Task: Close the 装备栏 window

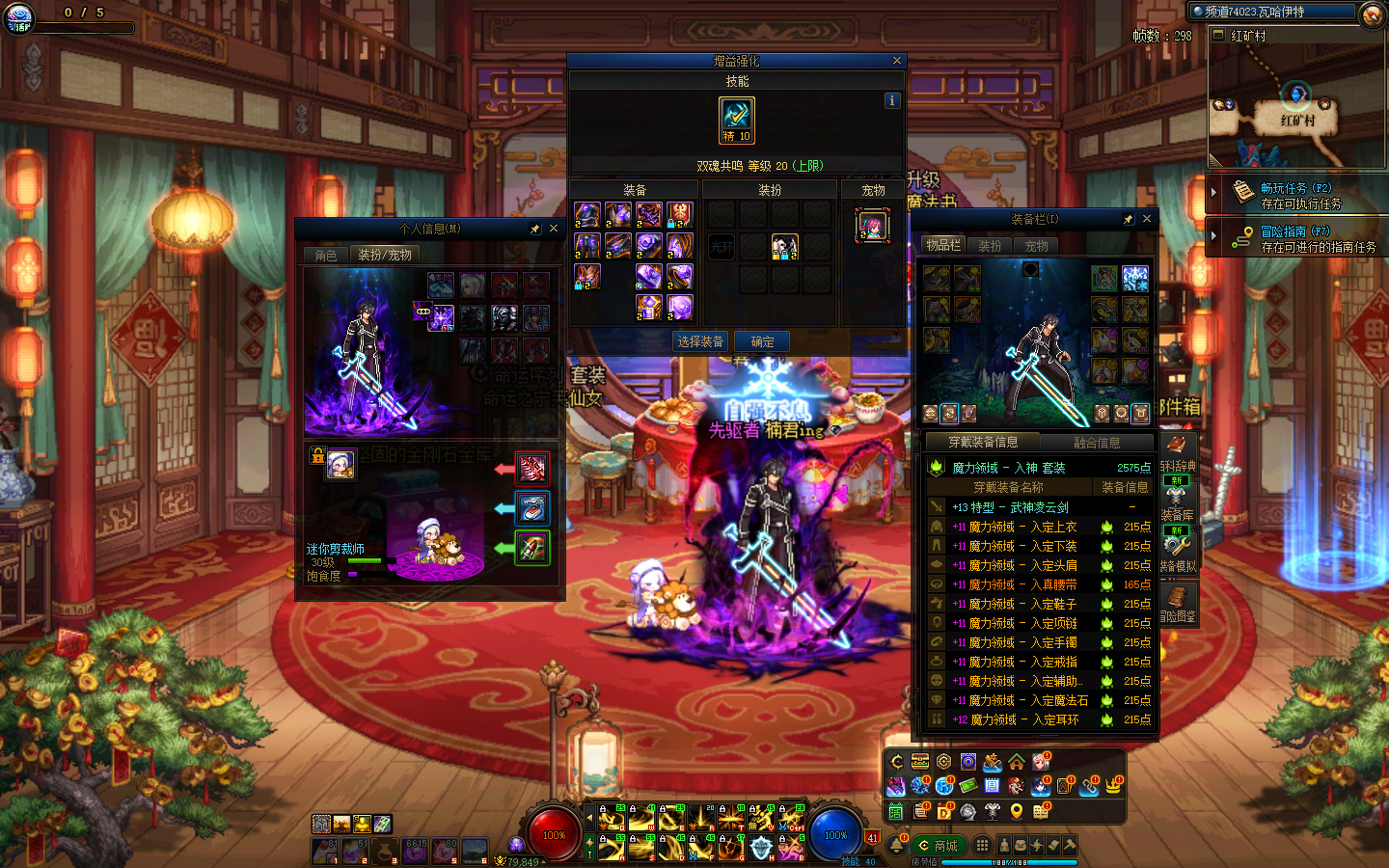Action: 1147,219
